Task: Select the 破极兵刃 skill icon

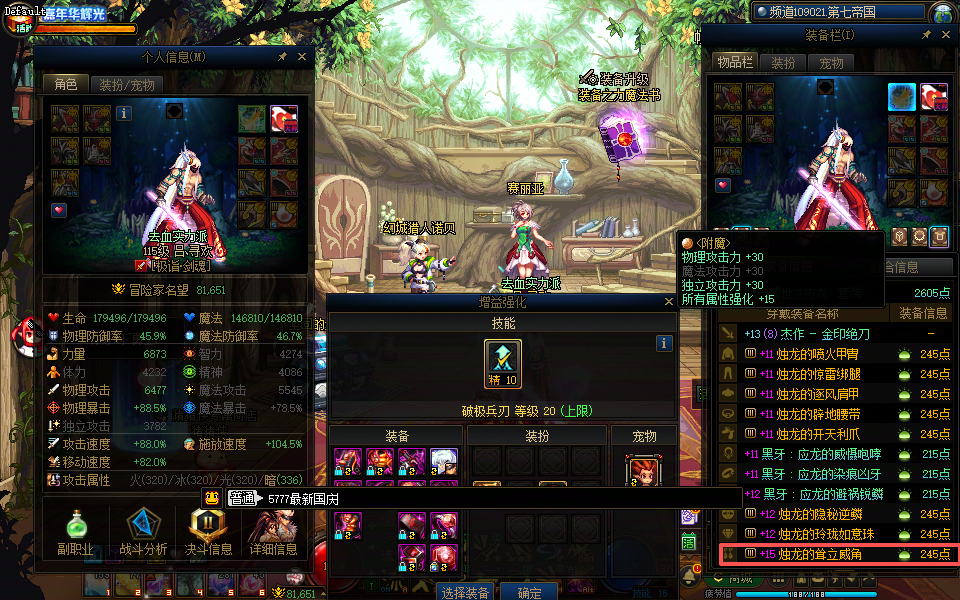Action: point(502,362)
